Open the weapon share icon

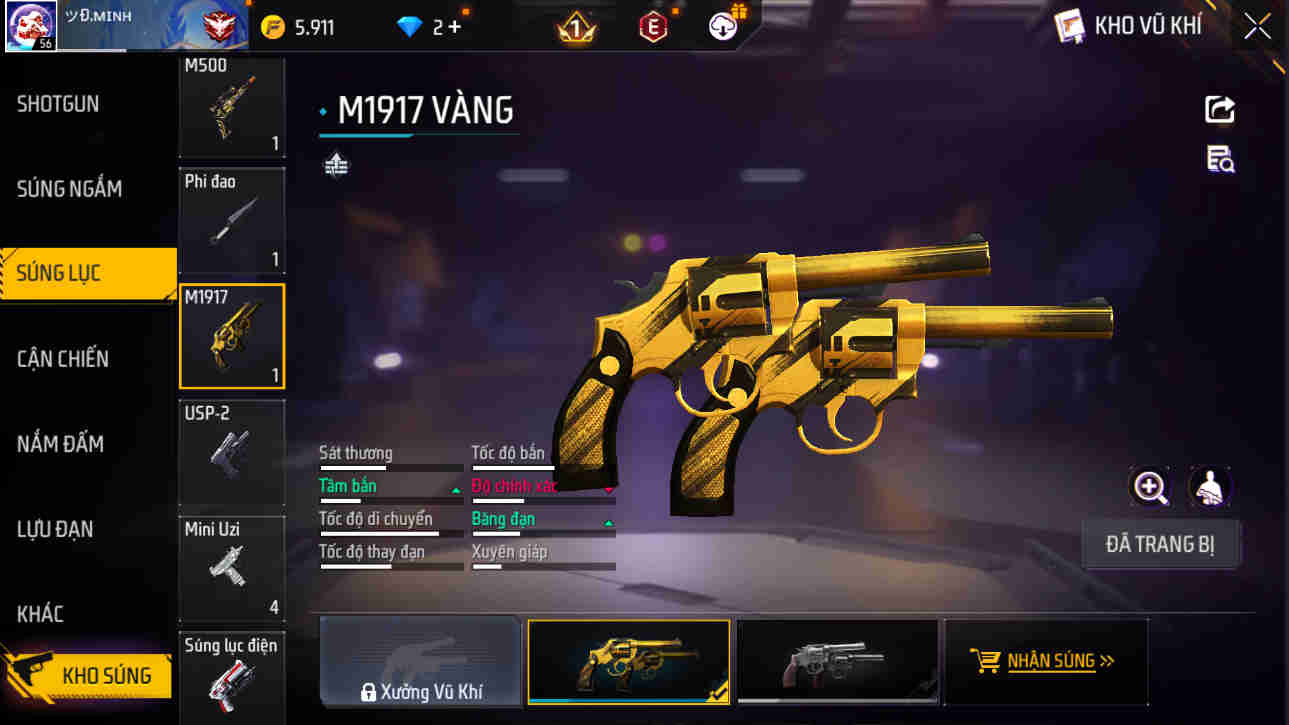pyautogui.click(x=1218, y=110)
